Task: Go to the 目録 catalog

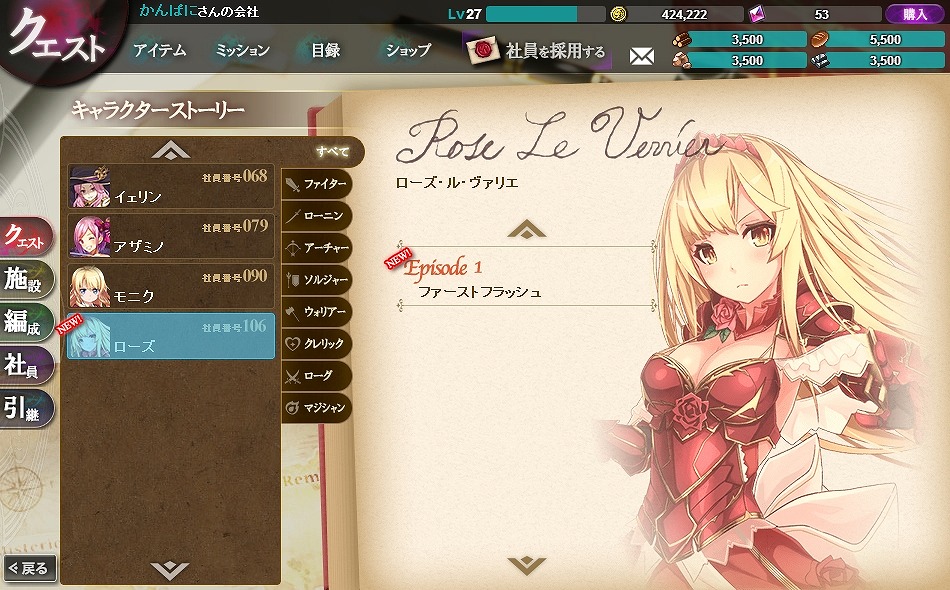Action: pos(326,50)
